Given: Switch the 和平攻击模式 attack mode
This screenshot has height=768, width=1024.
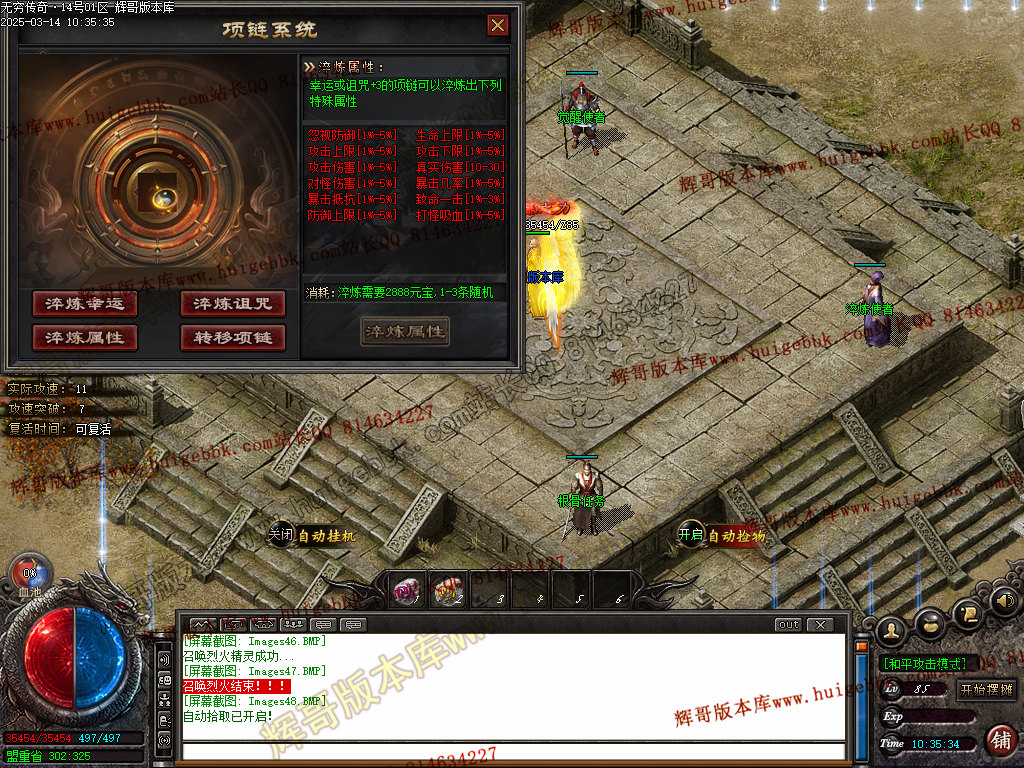Looking at the screenshot, I should coord(924,664).
